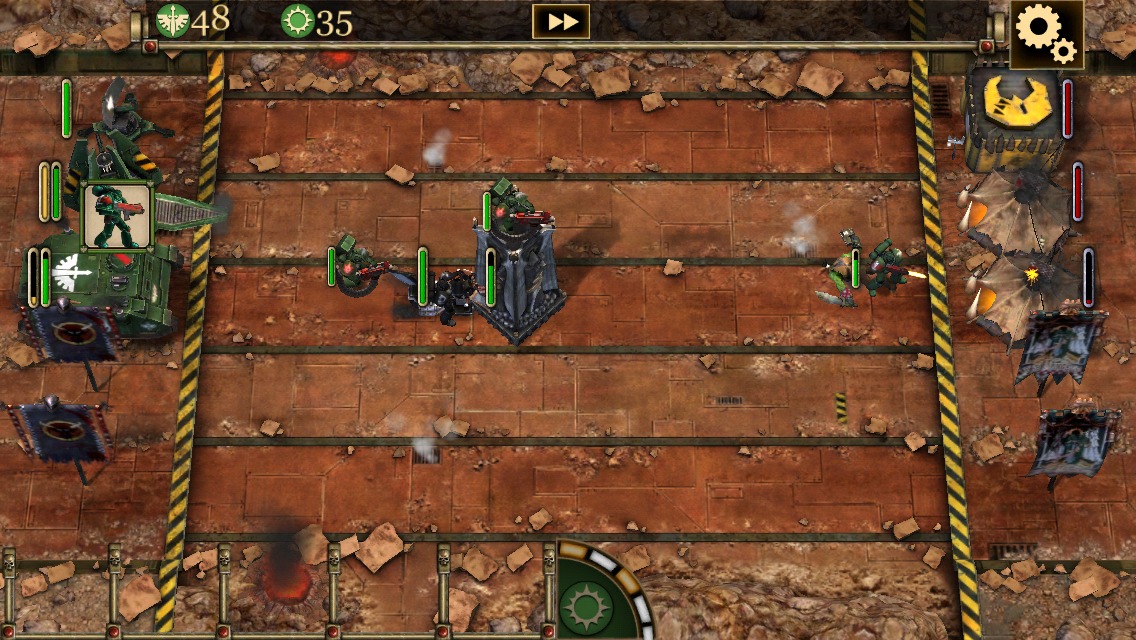
Task: Select the Space Marine unit portrait
Action: coord(116,216)
